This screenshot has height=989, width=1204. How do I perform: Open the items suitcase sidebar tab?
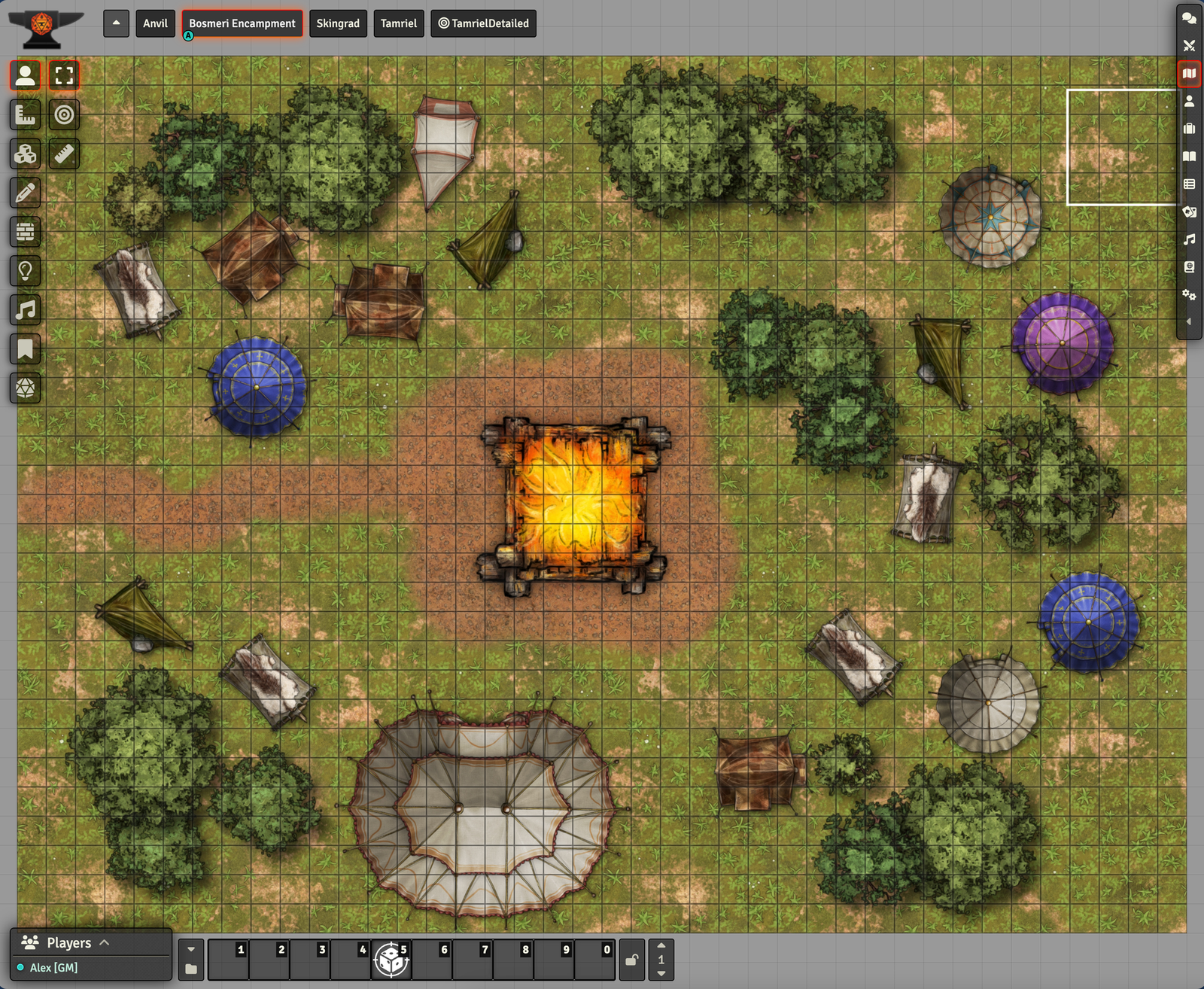[1189, 129]
